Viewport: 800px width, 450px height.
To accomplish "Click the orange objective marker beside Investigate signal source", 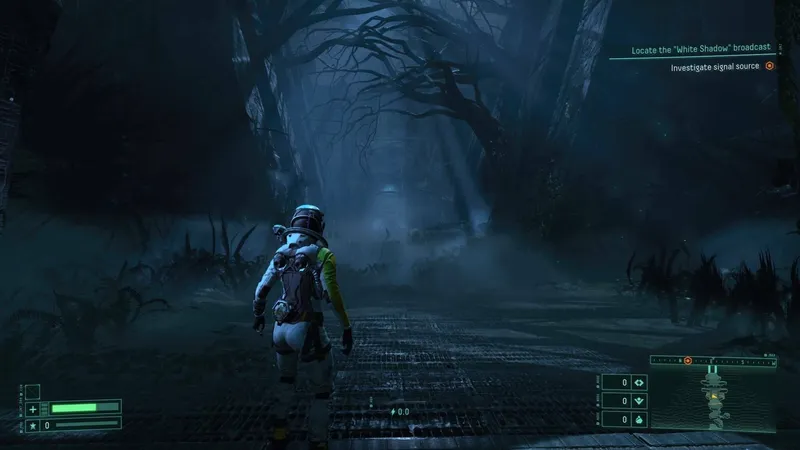I will 769,67.
